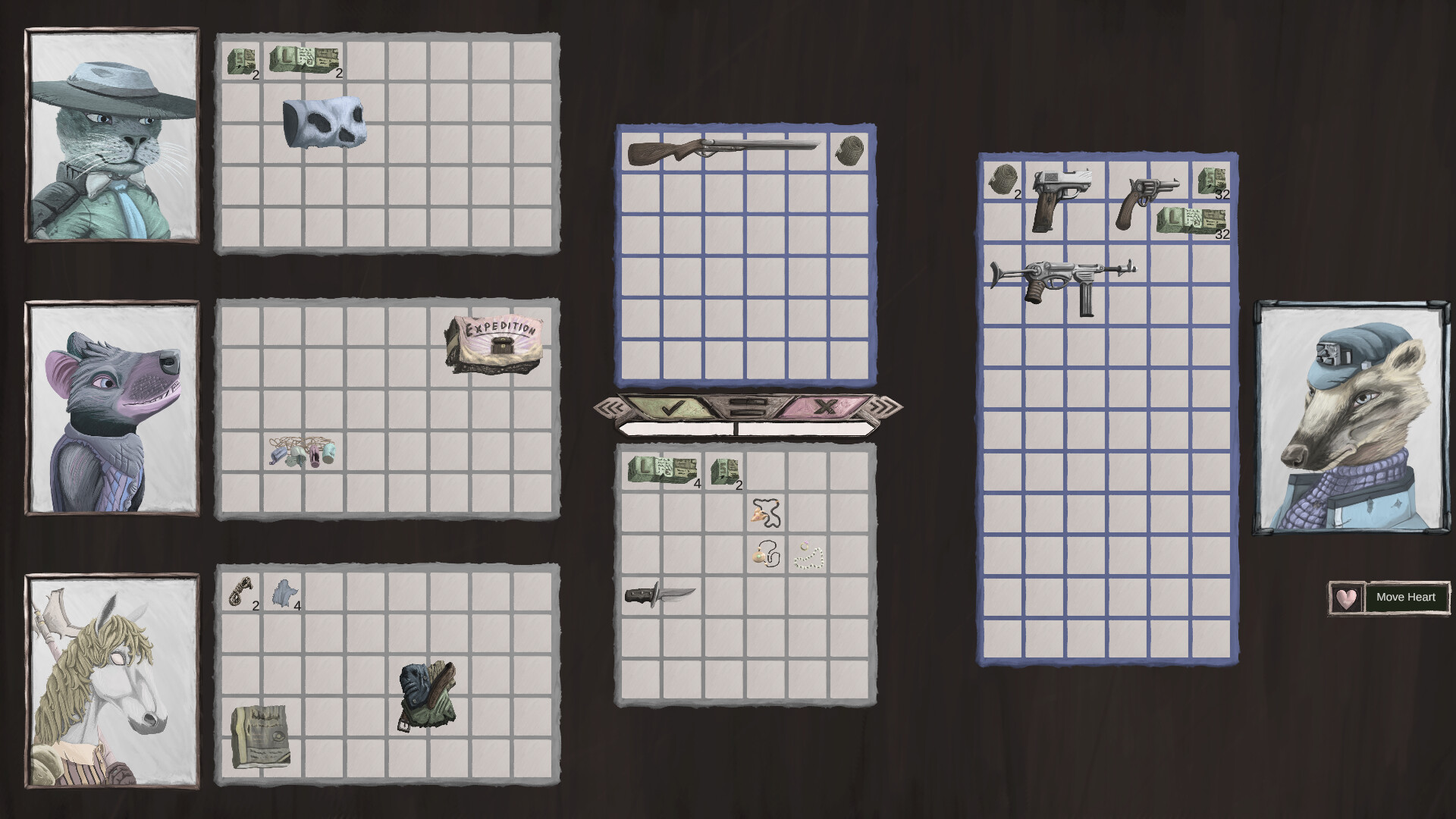Accept the trade with the green checkmark
Screen dimensions: 1456x819
[x=671, y=408]
